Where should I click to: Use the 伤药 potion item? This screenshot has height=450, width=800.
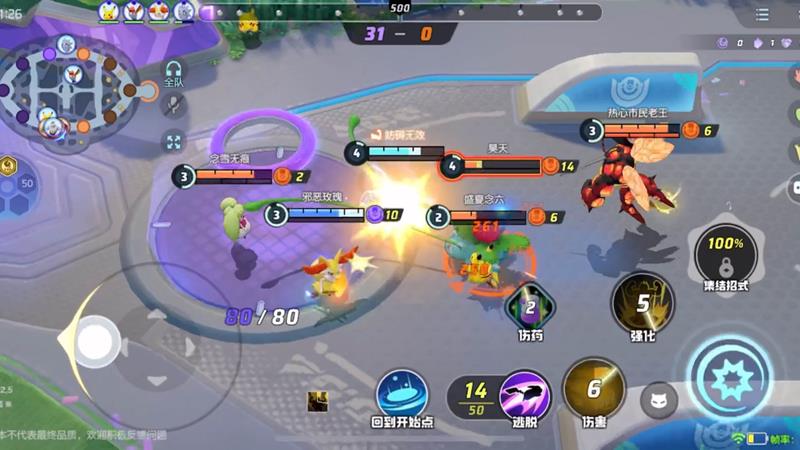(x=531, y=307)
